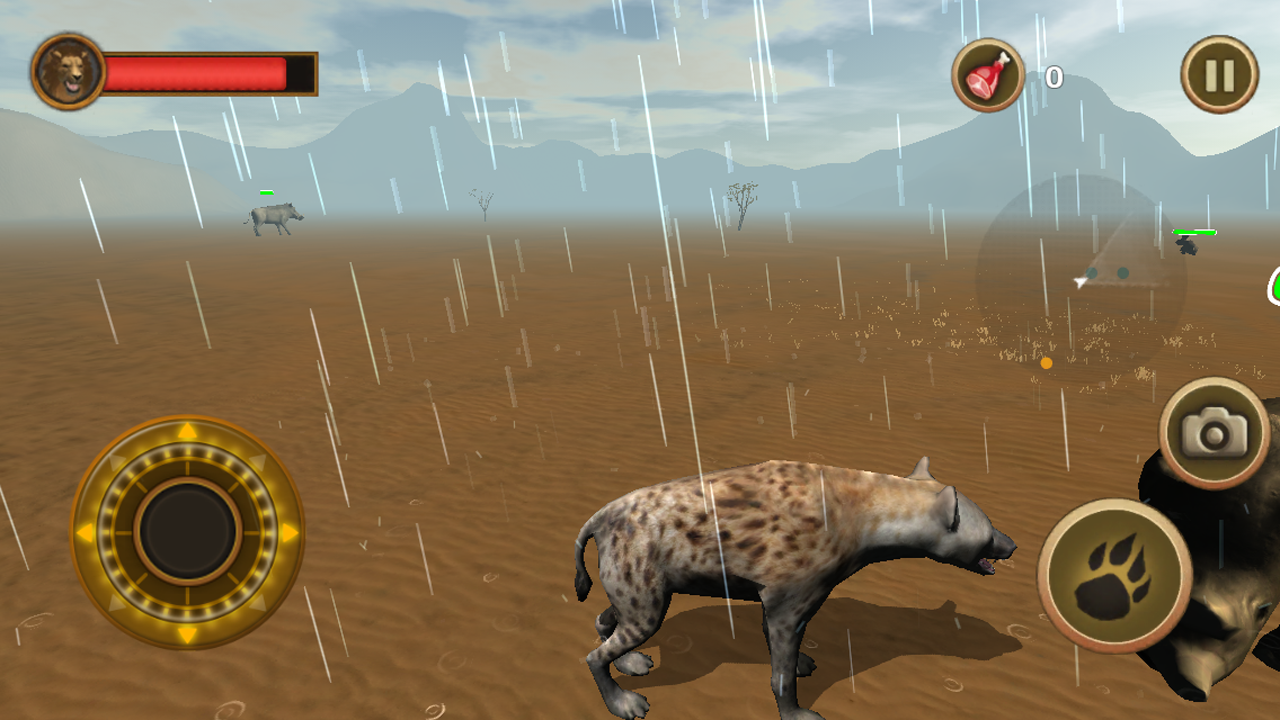This screenshot has width=1280, height=720.
Task: Tap the meat drumstick food icon
Action: [986, 73]
